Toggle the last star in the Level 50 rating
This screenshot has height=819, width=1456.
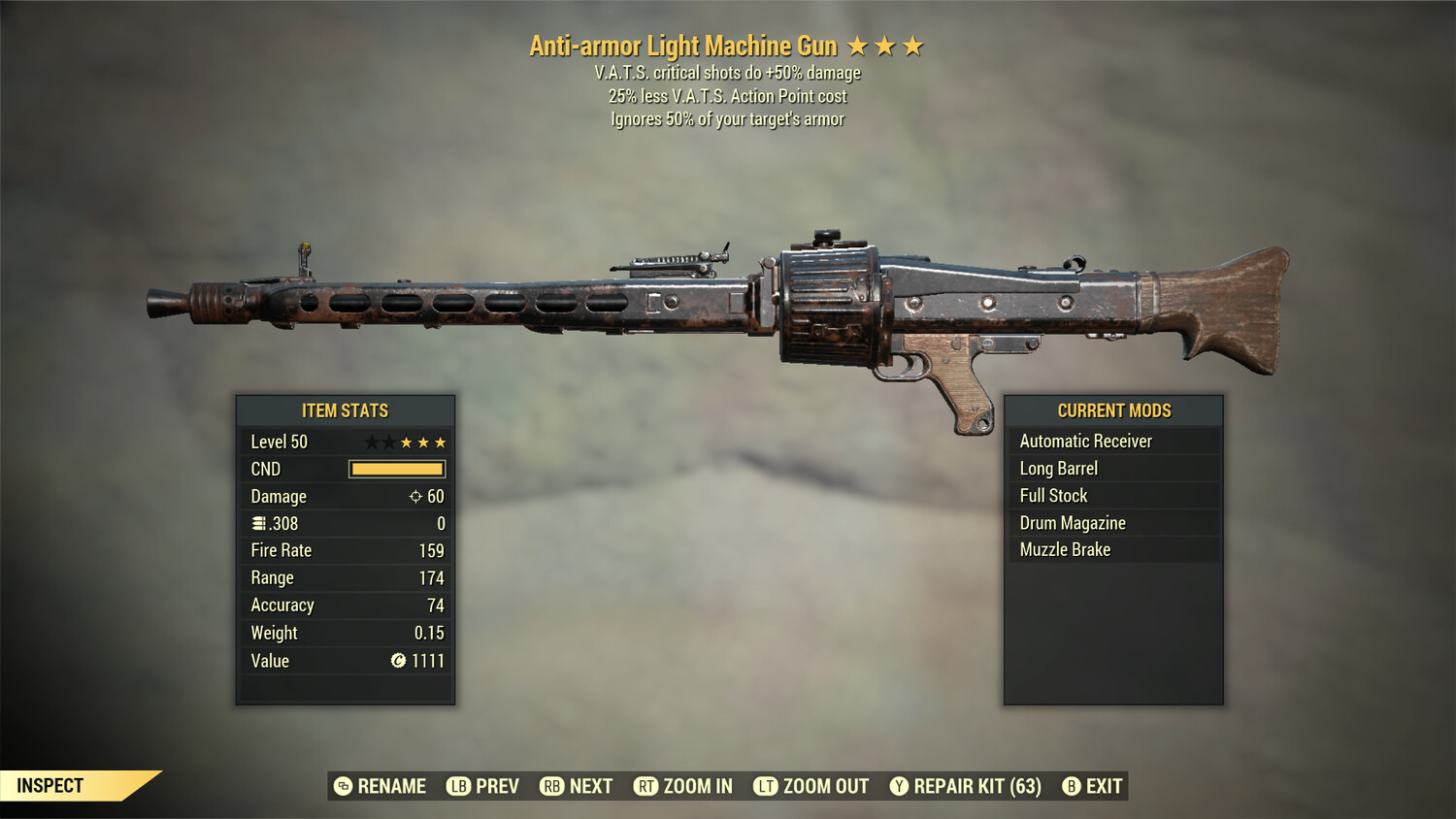tap(440, 442)
